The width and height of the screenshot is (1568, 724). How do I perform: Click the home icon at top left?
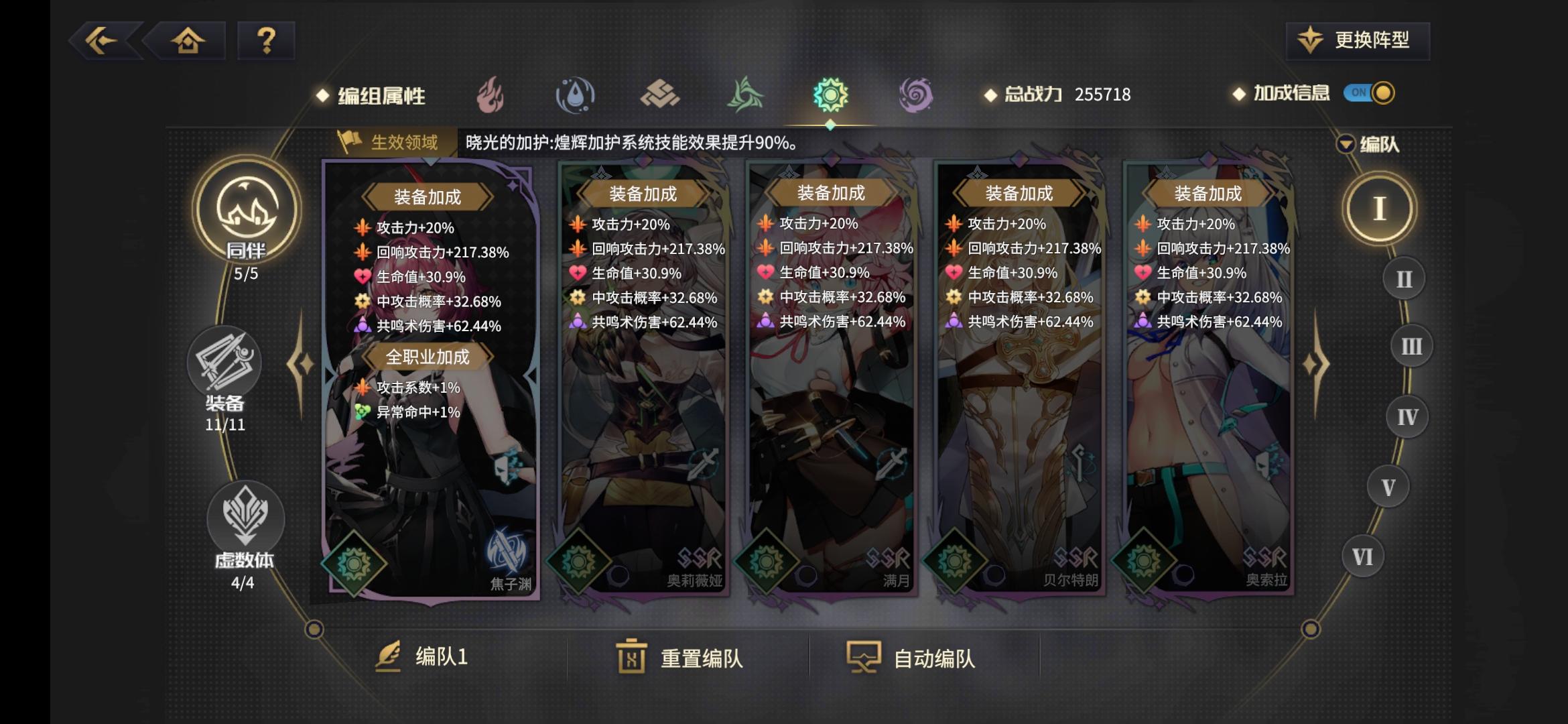[190, 42]
